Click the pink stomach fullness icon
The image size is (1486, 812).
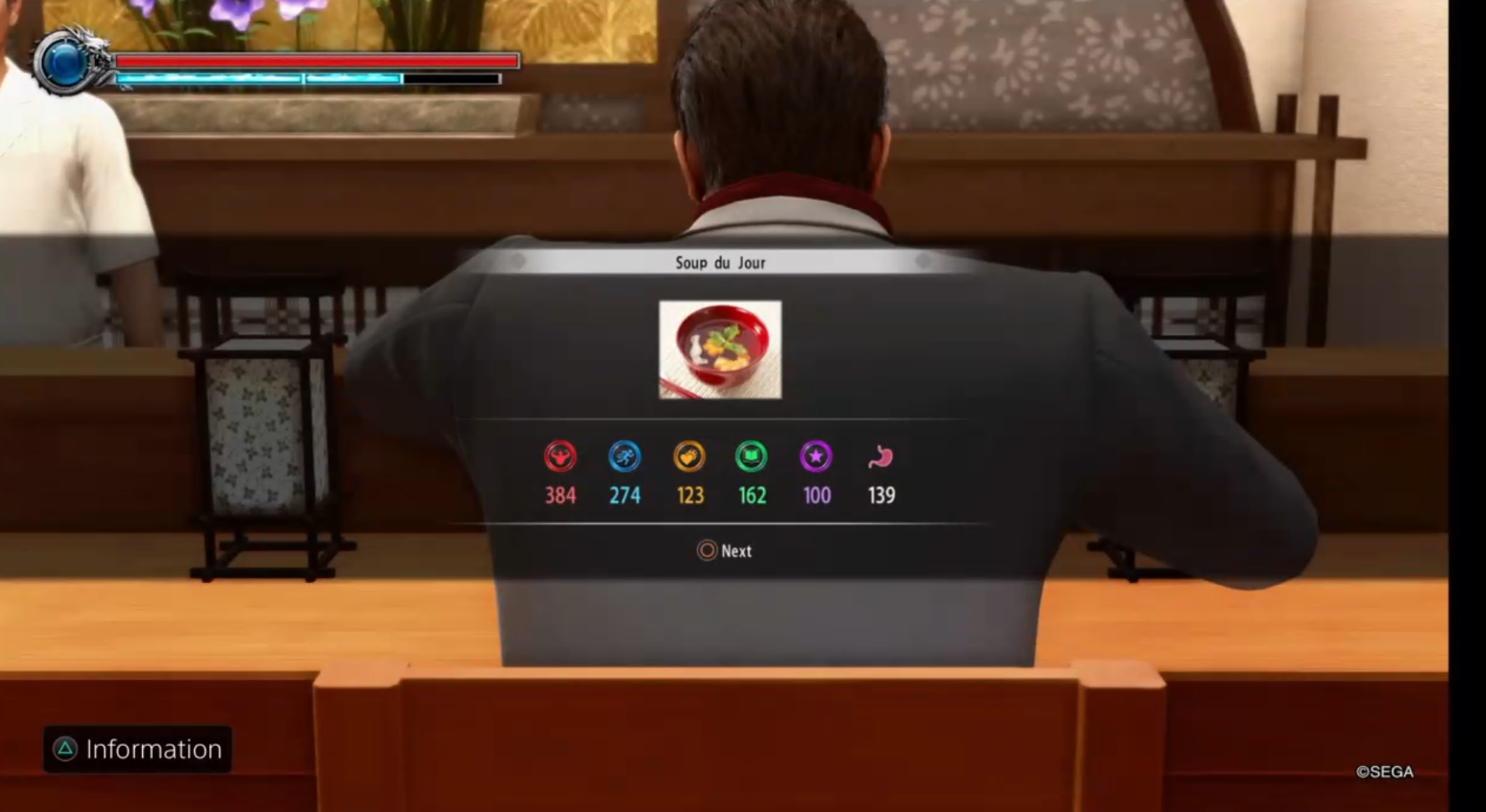pos(880,456)
